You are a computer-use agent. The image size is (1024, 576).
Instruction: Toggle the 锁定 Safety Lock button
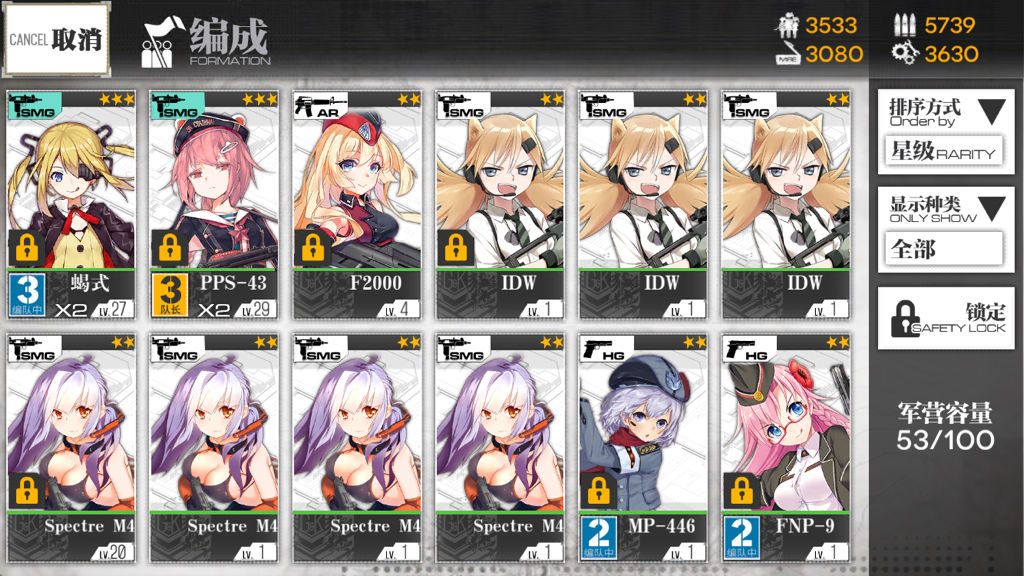pos(945,318)
